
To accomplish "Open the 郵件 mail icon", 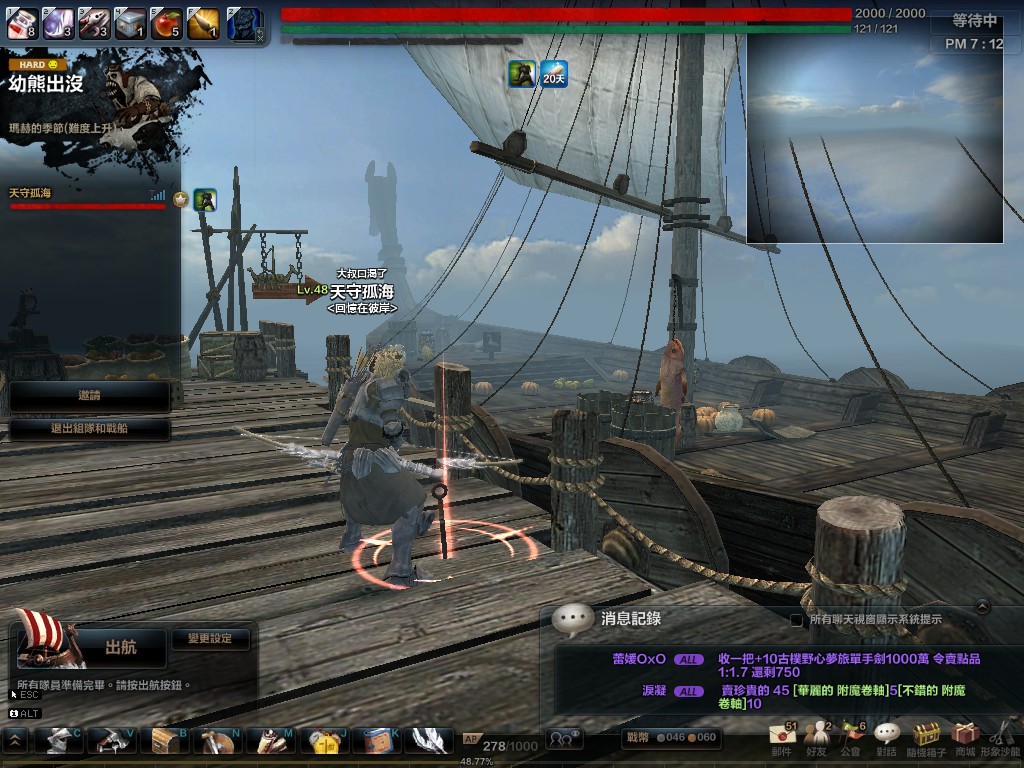I will pyautogui.click(x=782, y=739).
